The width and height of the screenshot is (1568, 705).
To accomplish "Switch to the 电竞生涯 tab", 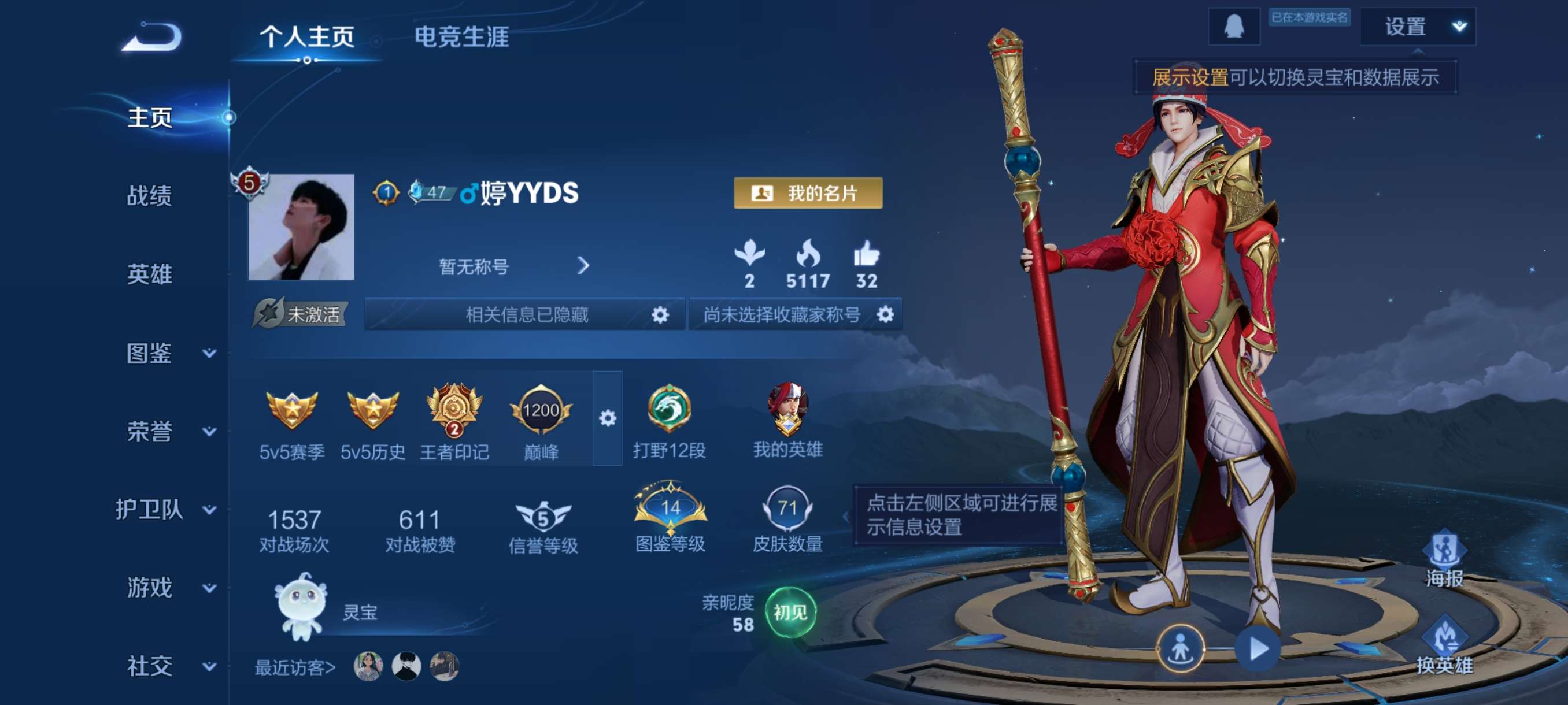I will (463, 37).
